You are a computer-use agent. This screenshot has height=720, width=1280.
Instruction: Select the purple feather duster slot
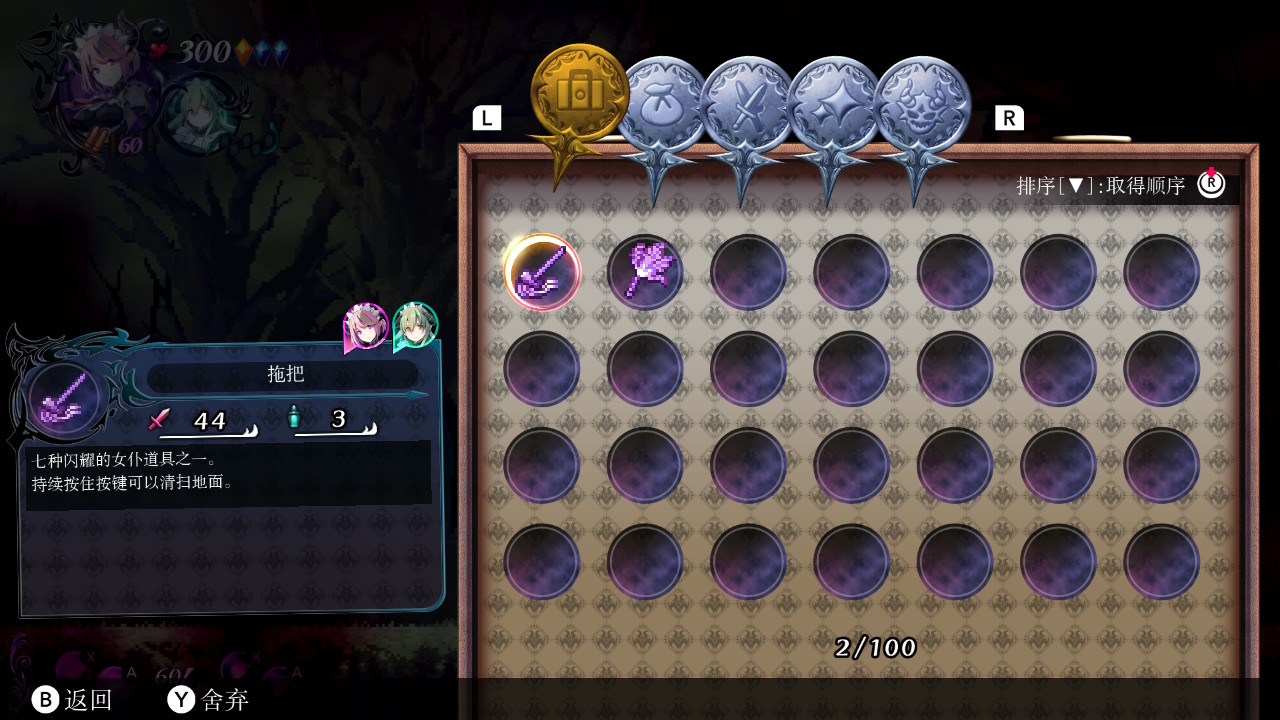point(645,272)
